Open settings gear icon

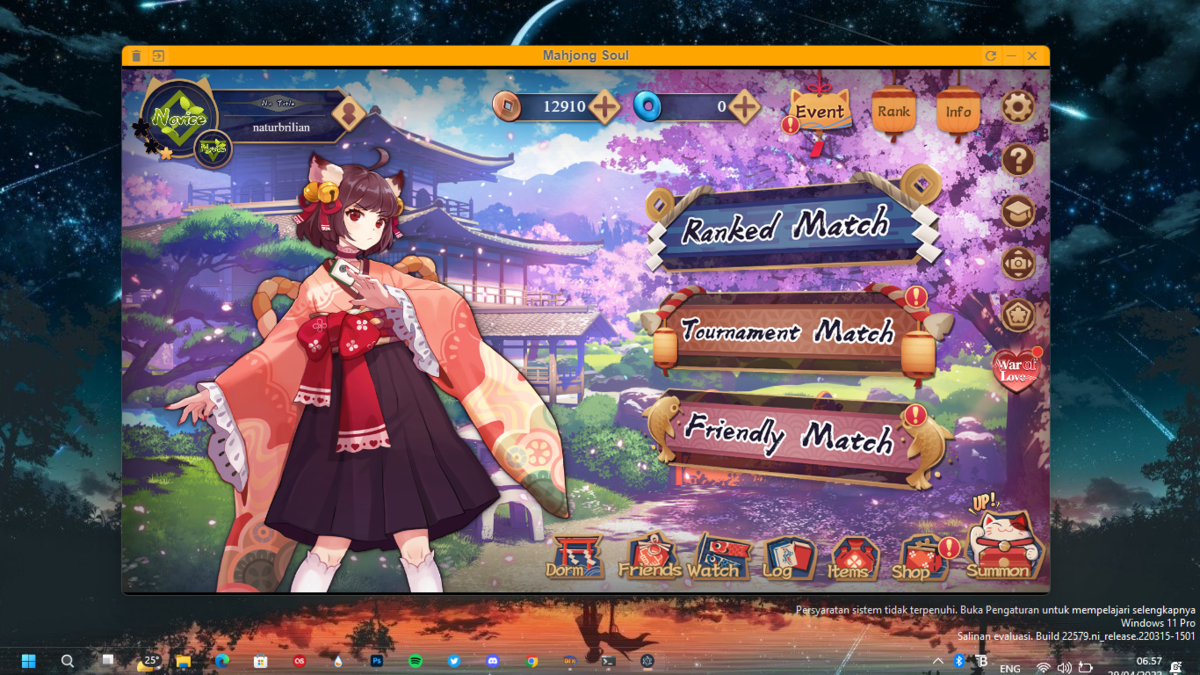tap(1018, 107)
